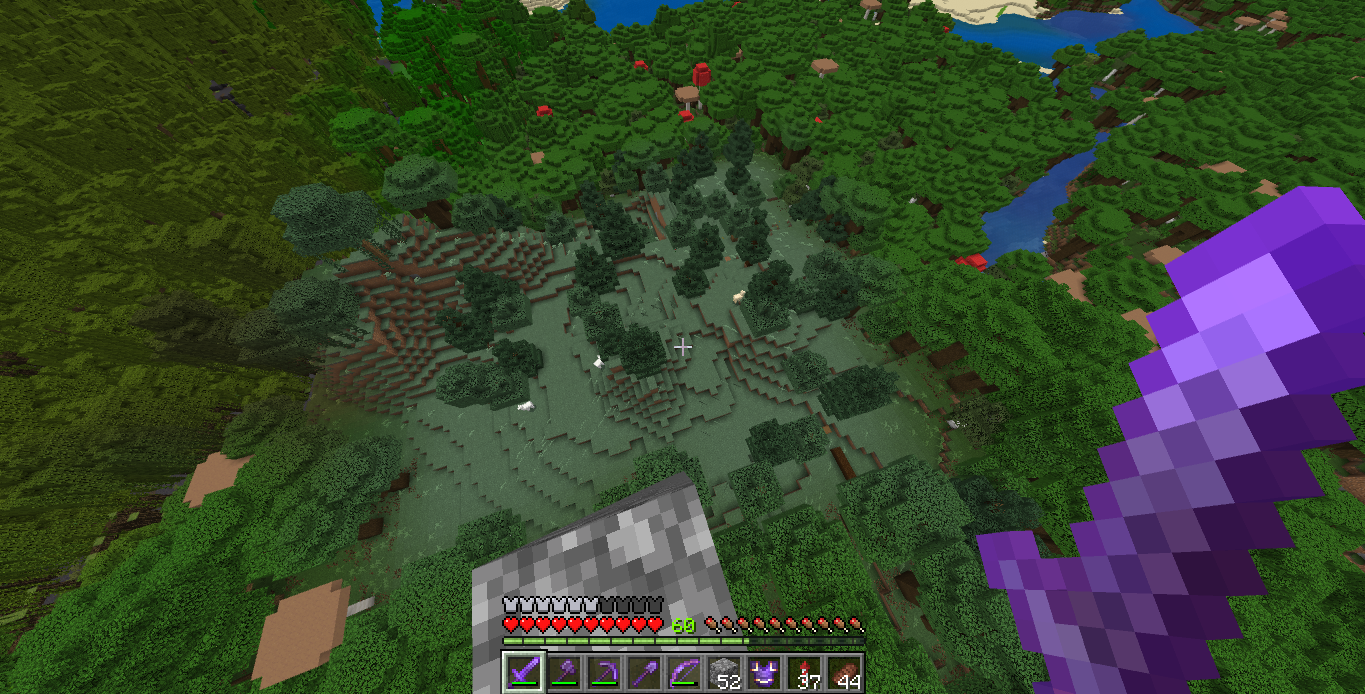Pick the firework rocket stack of 37
This screenshot has width=1365, height=694.
[x=803, y=672]
